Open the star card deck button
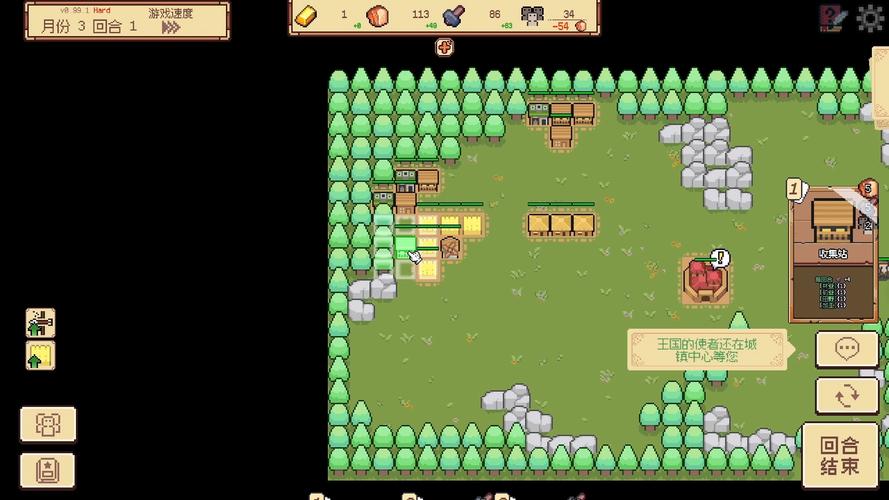Image resolution: width=889 pixels, height=500 pixels. (48, 469)
